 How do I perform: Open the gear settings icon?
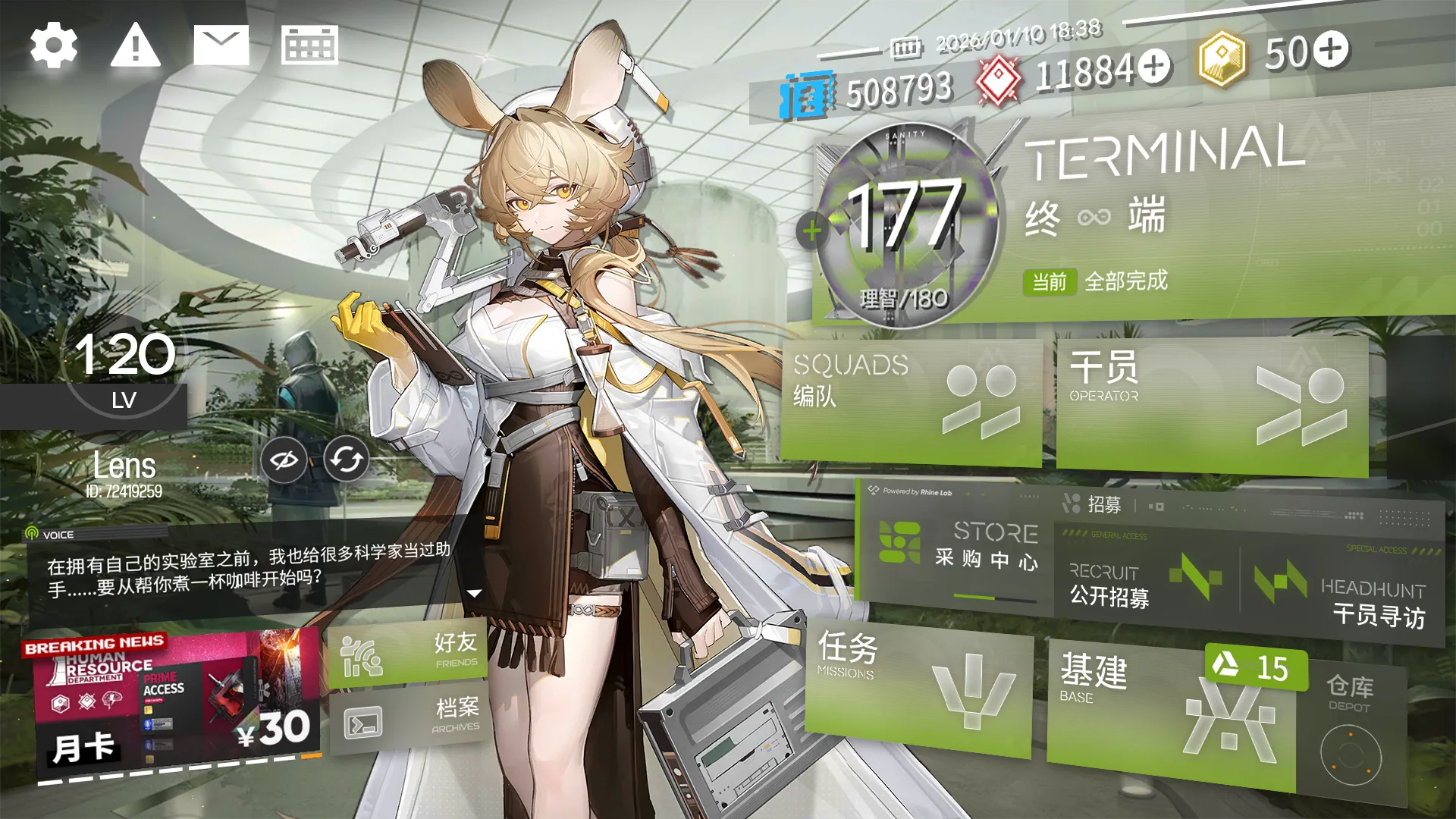pyautogui.click(x=53, y=45)
